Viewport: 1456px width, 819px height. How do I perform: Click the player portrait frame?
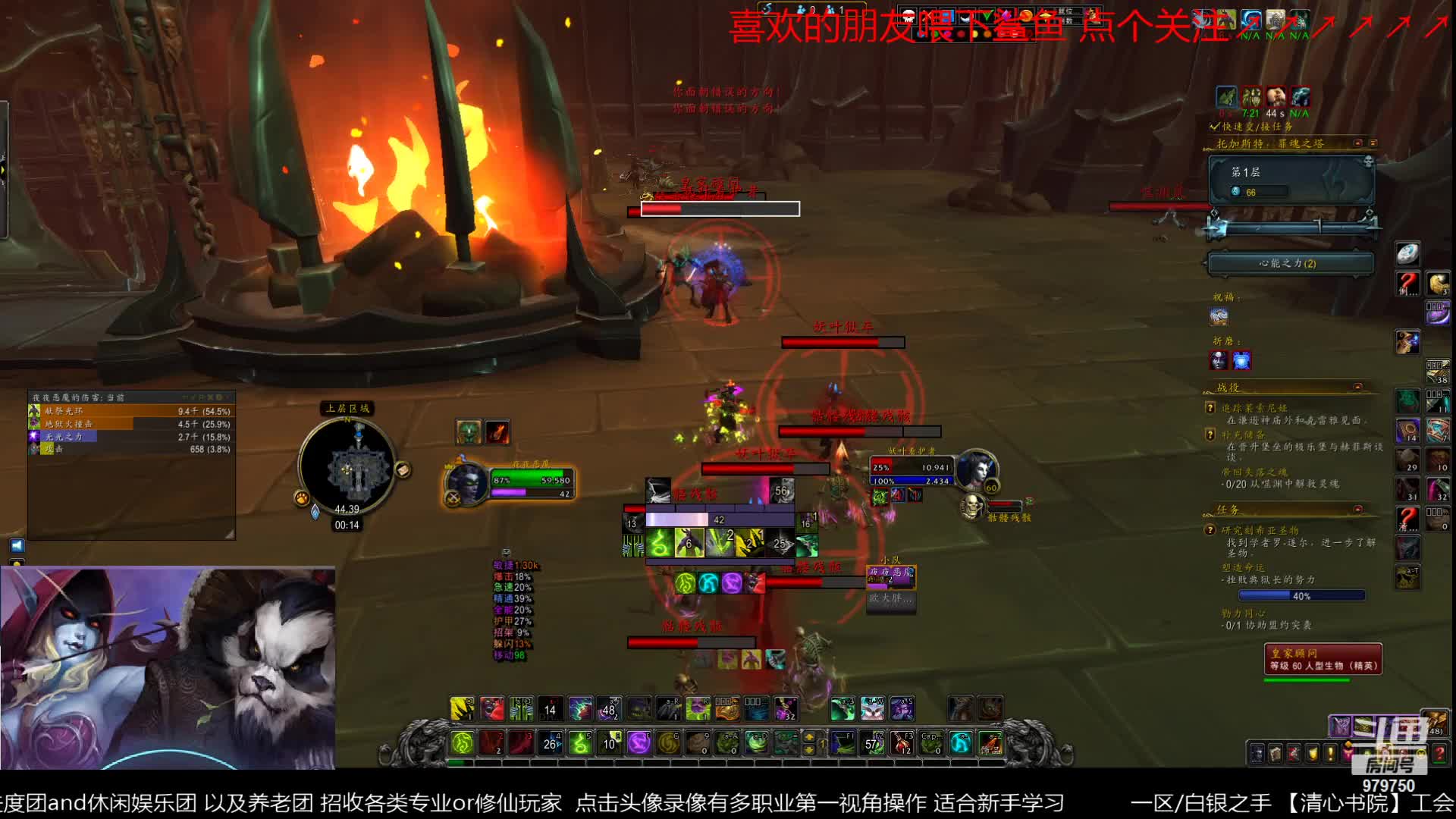pos(465,483)
